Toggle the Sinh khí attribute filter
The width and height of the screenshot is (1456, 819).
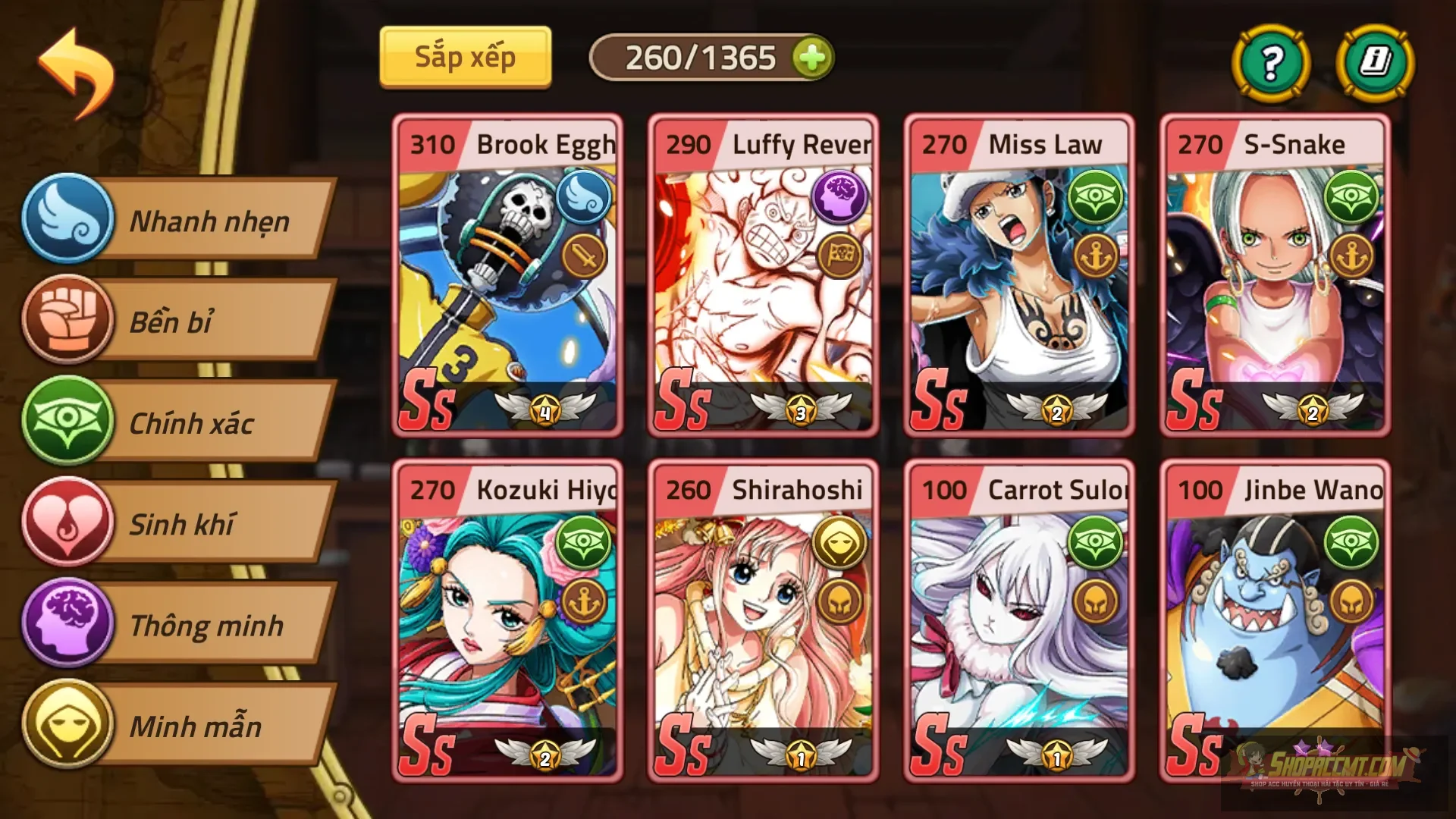tap(182, 525)
